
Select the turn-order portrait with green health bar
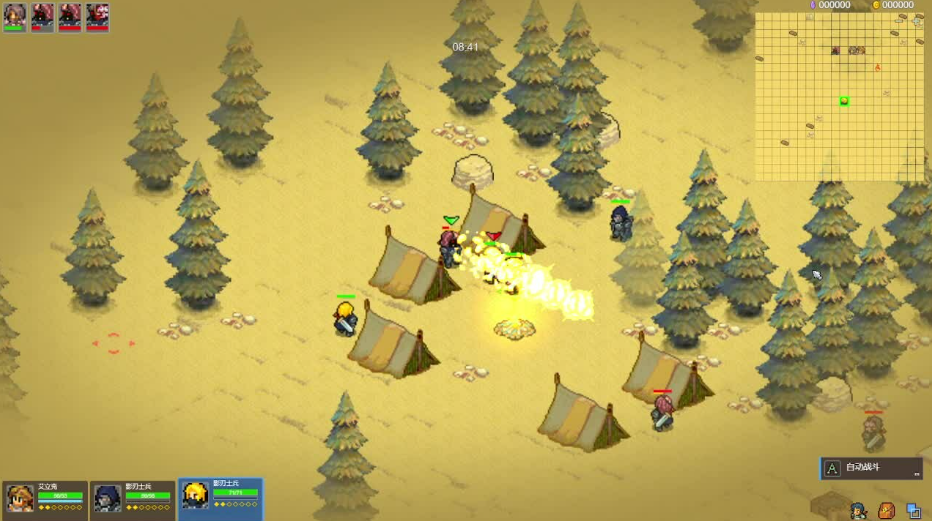pyautogui.click(x=14, y=15)
